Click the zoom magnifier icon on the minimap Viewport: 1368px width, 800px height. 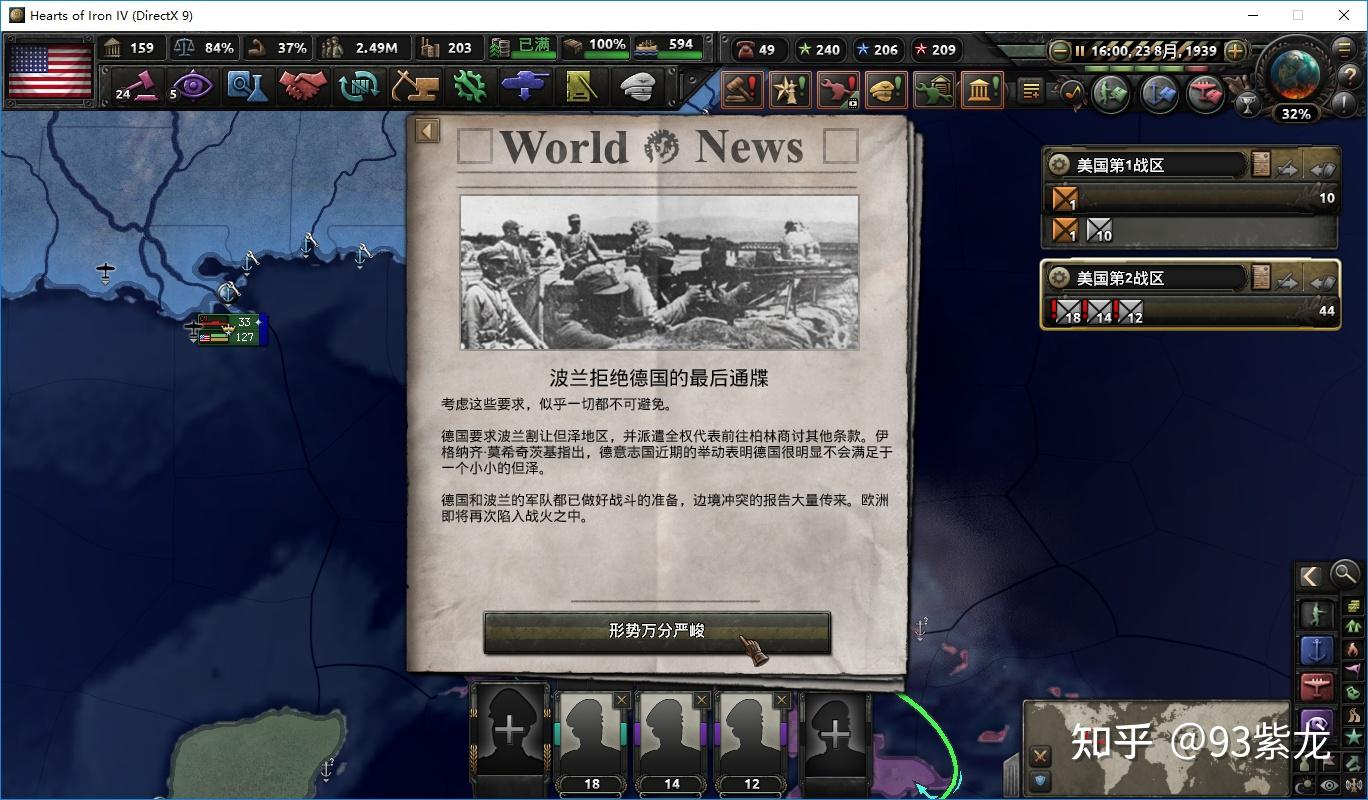pos(1343,573)
